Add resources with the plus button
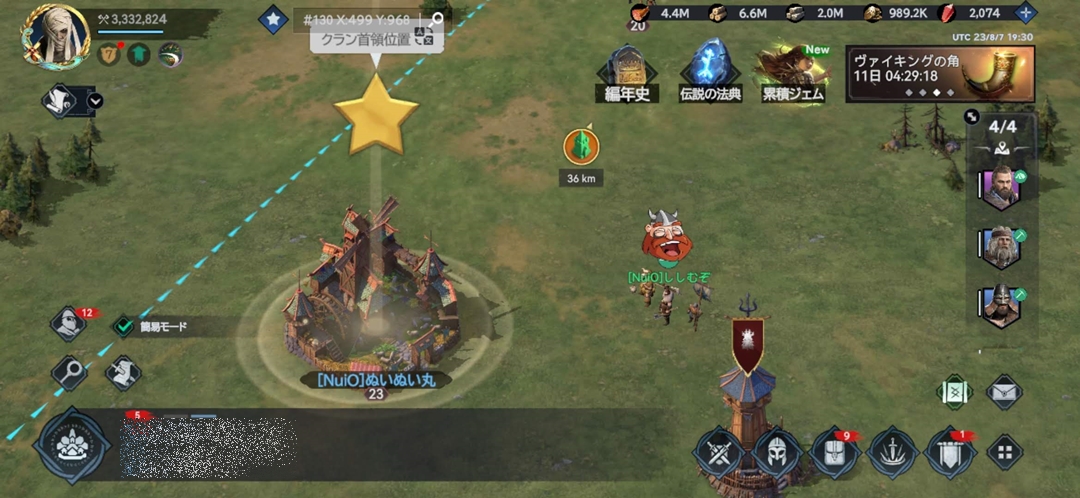 point(1025,13)
